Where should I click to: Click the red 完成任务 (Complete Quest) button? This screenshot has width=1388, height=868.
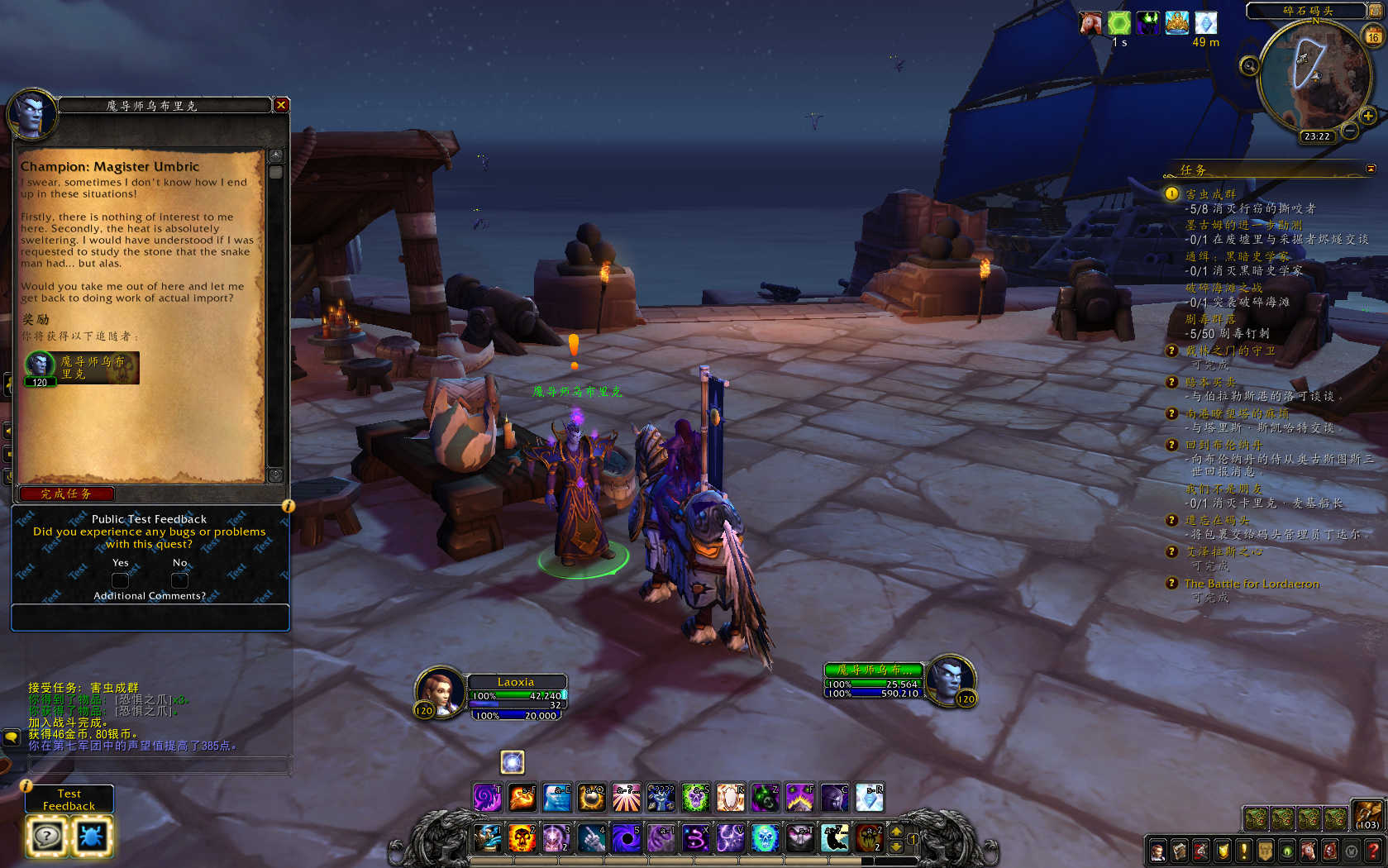(66, 494)
